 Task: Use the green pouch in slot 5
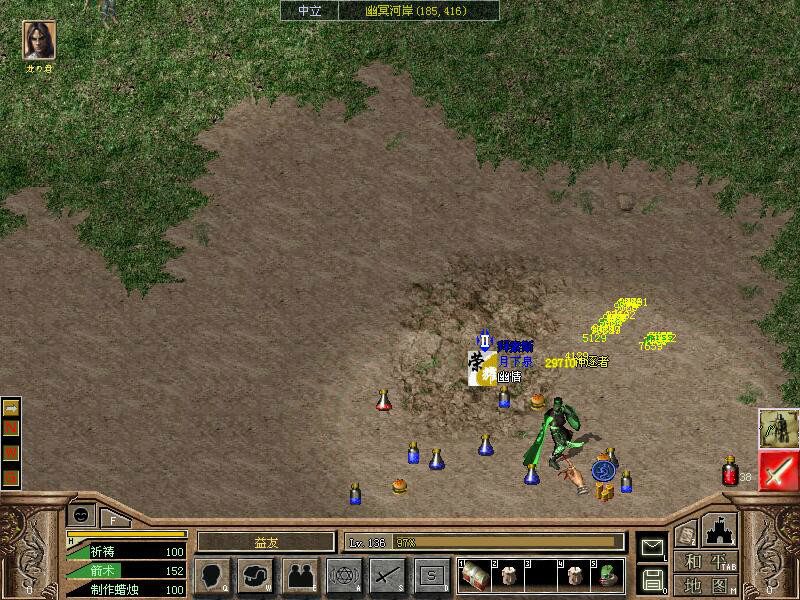tap(609, 575)
